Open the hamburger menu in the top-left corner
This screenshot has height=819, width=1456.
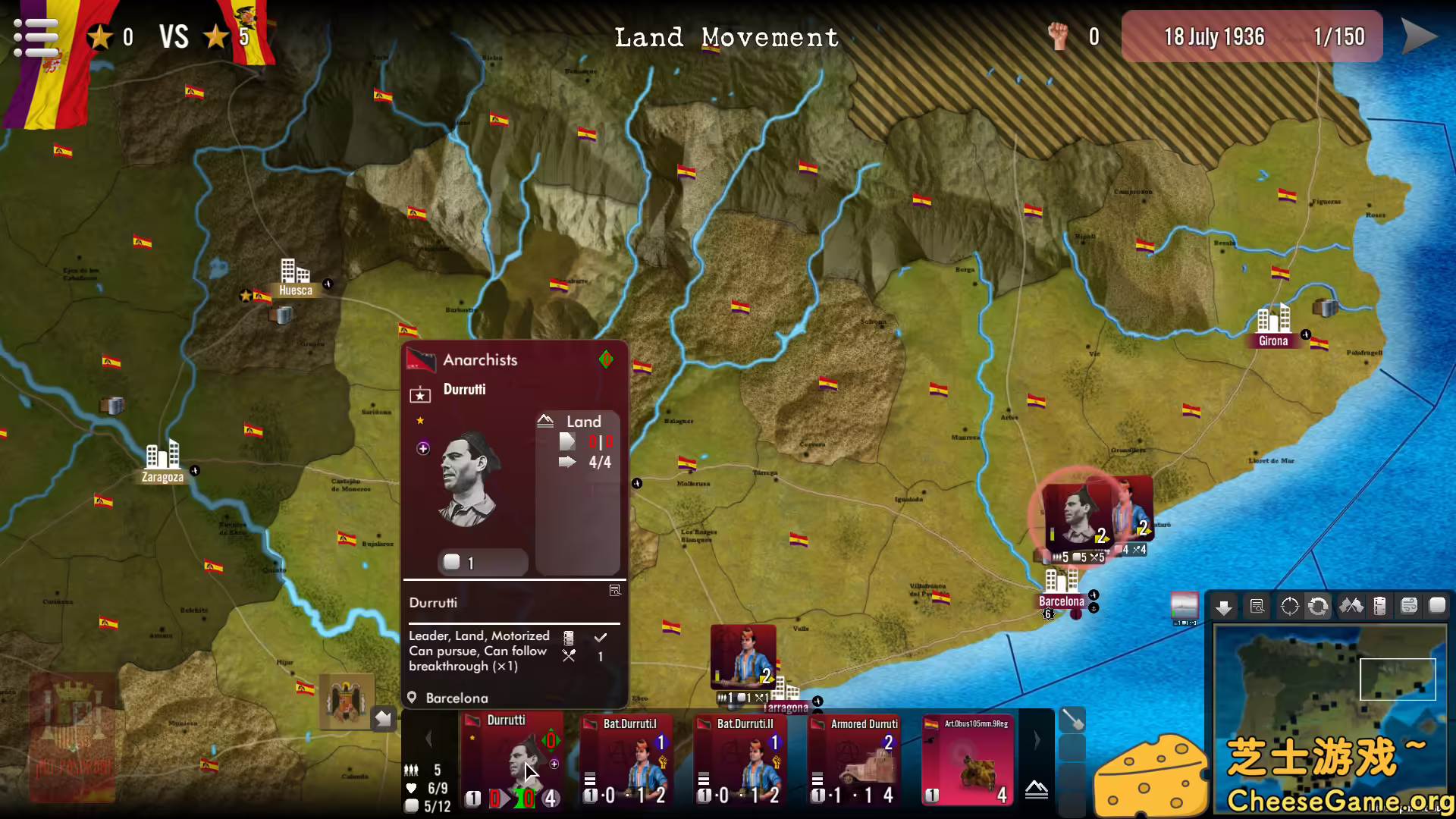pyautogui.click(x=34, y=36)
